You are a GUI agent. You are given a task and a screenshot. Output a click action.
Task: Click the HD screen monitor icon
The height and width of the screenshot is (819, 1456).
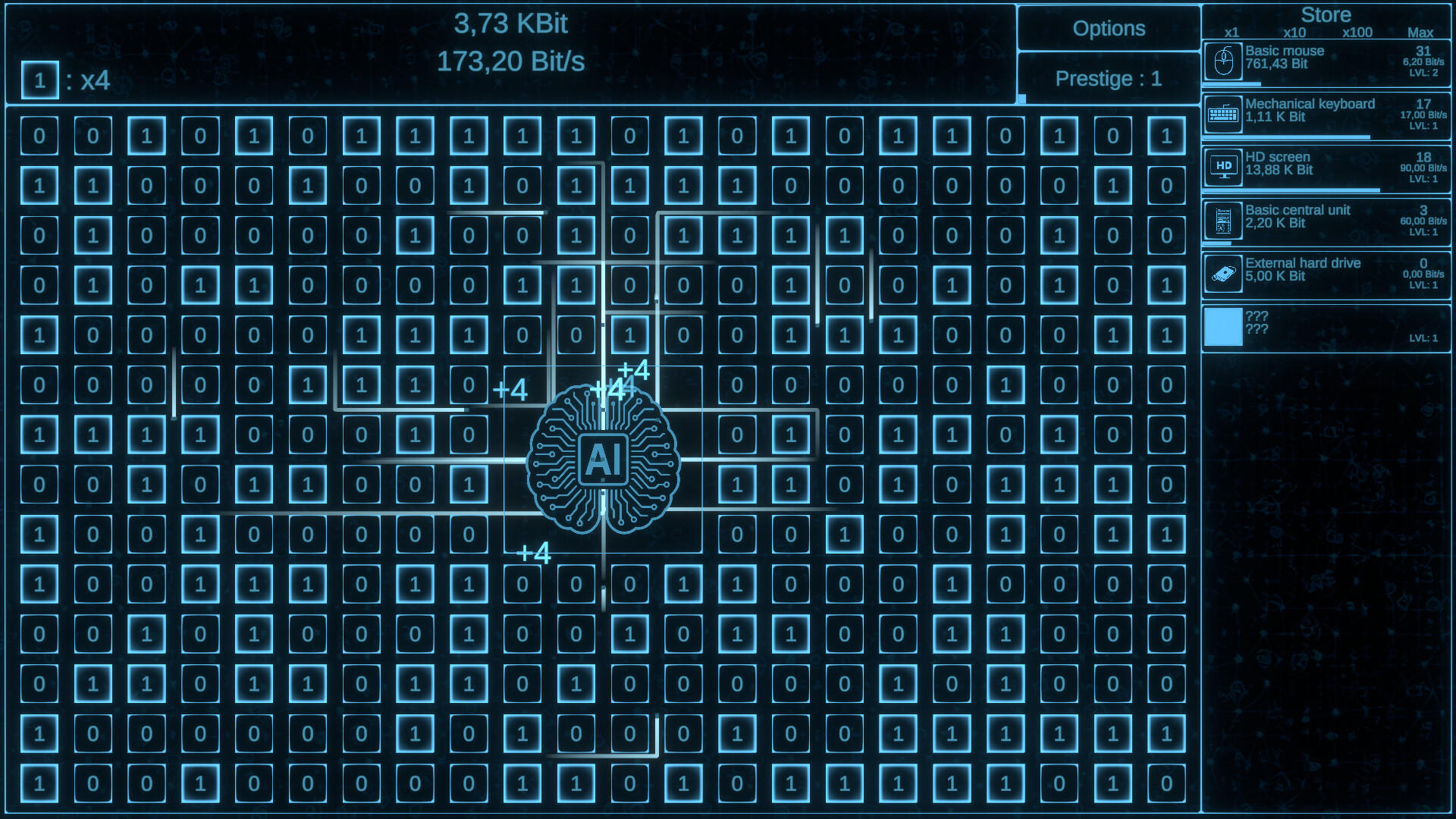click(1222, 168)
